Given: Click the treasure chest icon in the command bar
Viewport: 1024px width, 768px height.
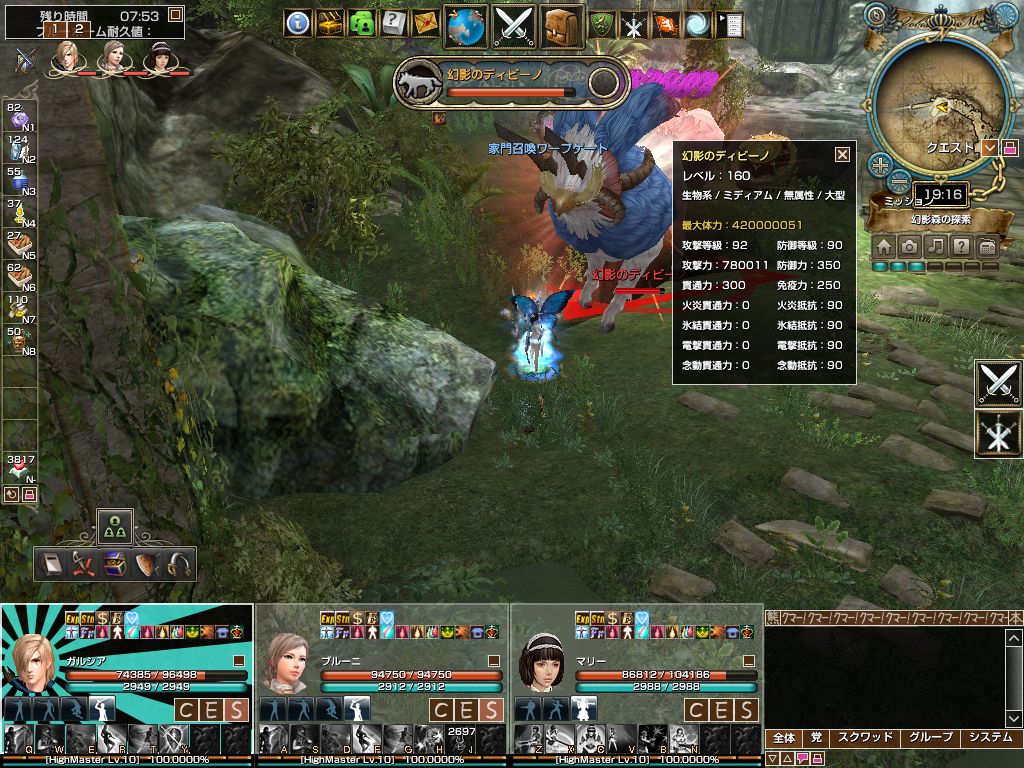Looking at the screenshot, I should (x=115, y=565).
